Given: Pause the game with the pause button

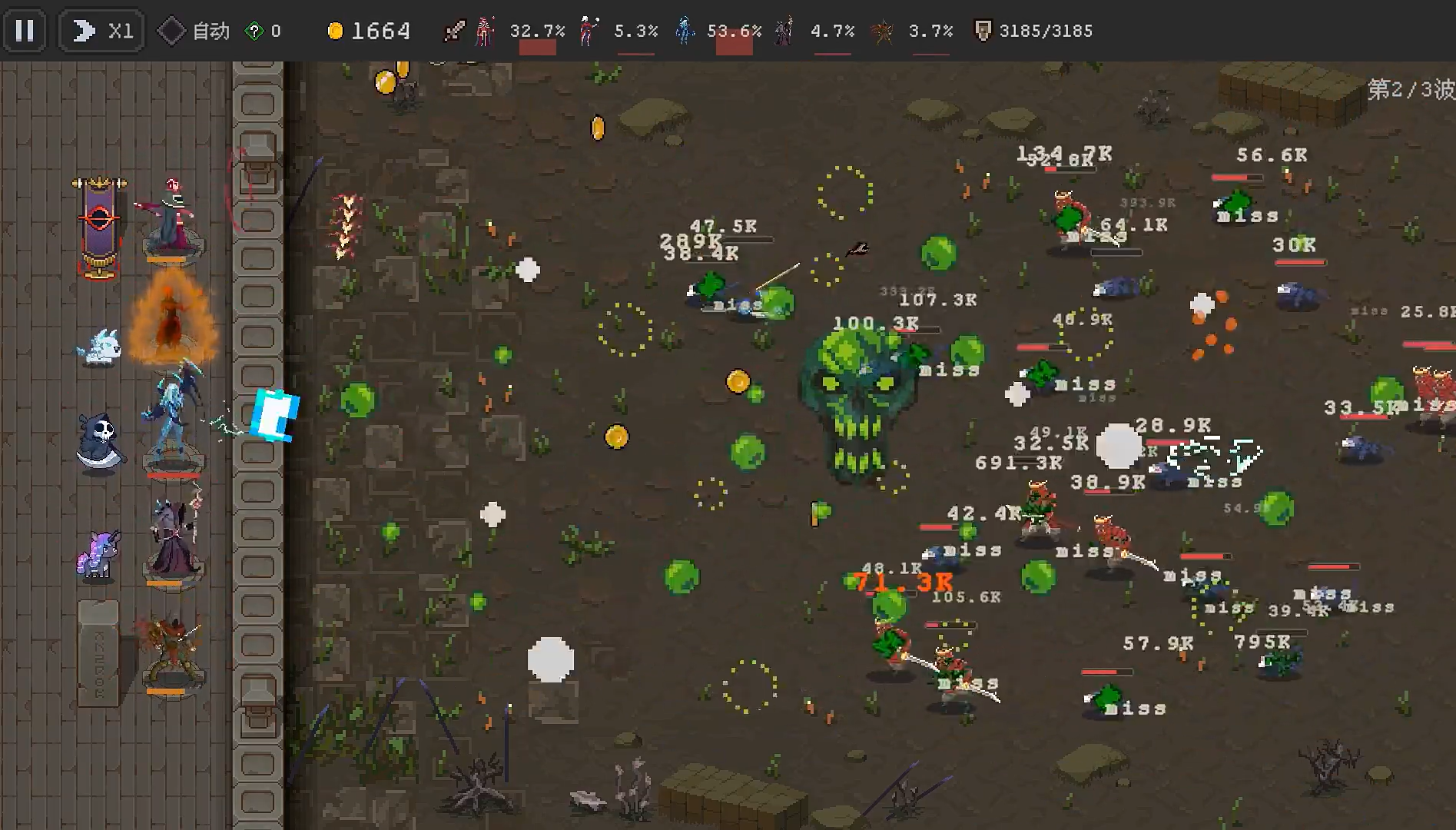Looking at the screenshot, I should coord(25,31).
